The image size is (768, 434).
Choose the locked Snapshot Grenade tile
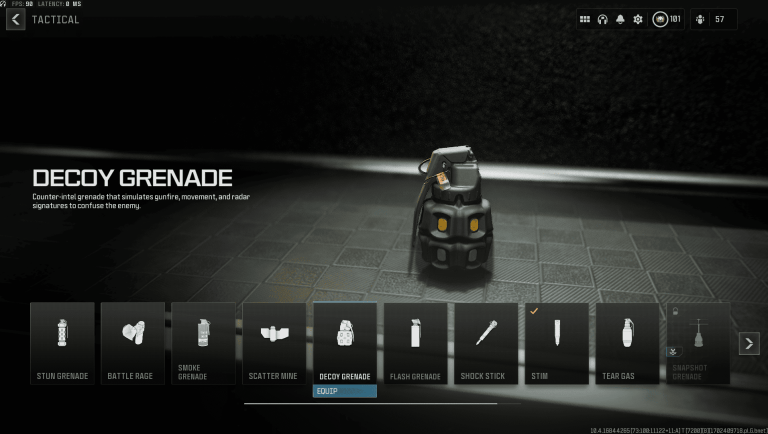697,343
